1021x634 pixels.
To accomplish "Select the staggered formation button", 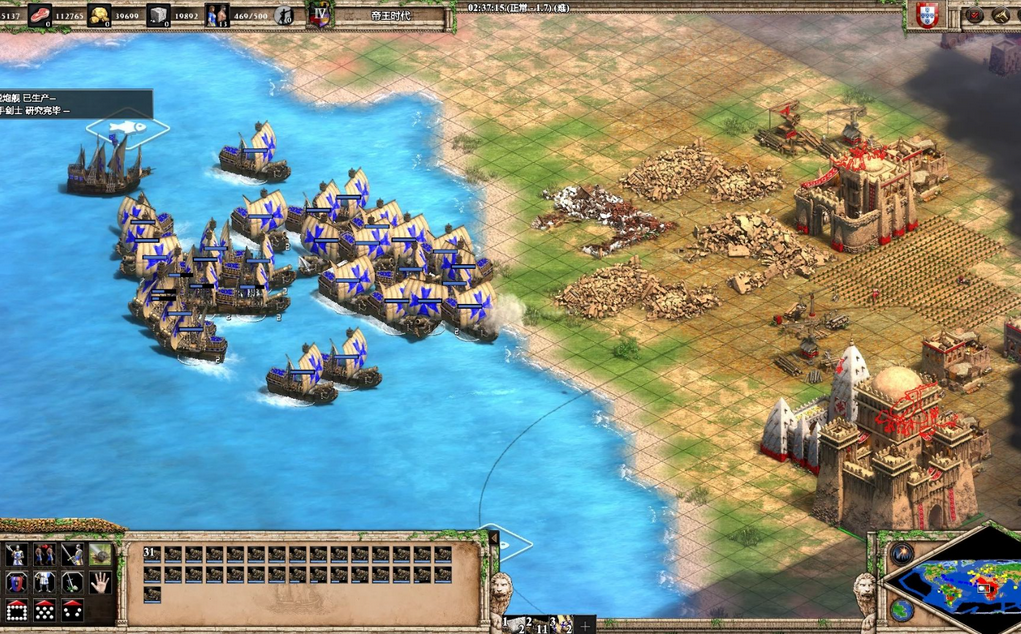I will pyautogui.click(x=44, y=610).
